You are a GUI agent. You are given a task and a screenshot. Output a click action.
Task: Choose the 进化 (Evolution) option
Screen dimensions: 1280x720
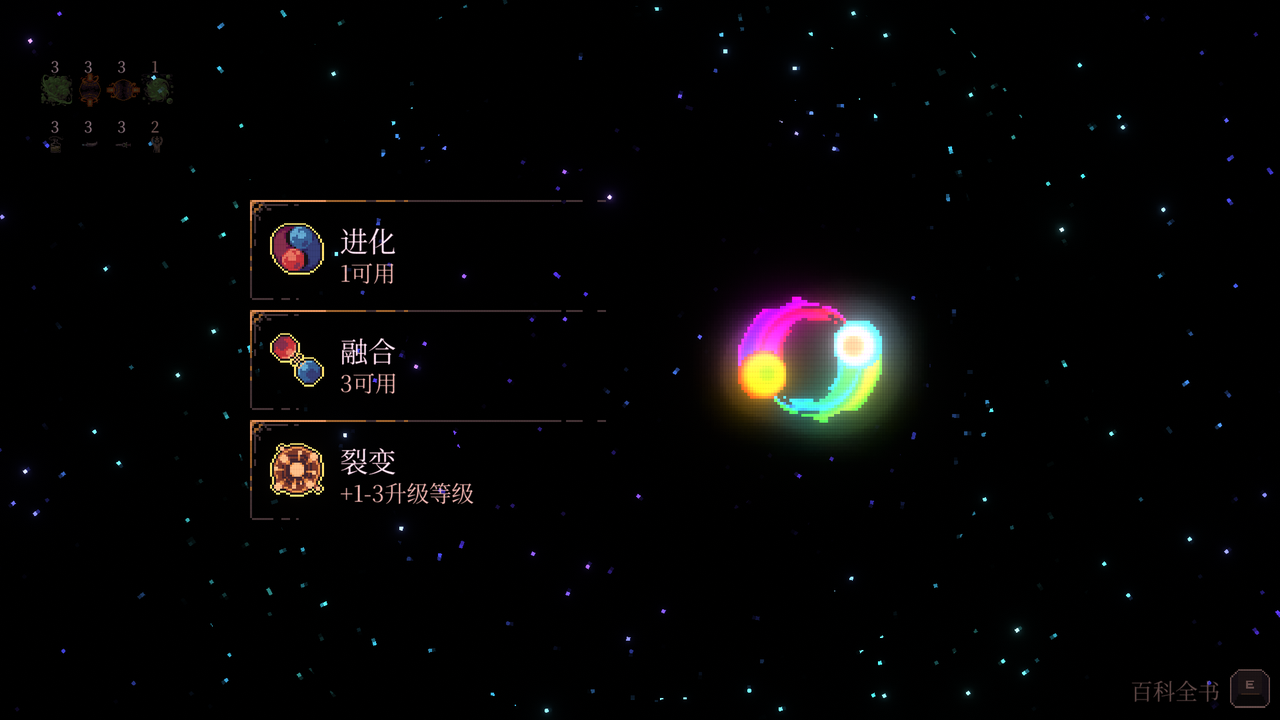pyautogui.click(x=420, y=250)
